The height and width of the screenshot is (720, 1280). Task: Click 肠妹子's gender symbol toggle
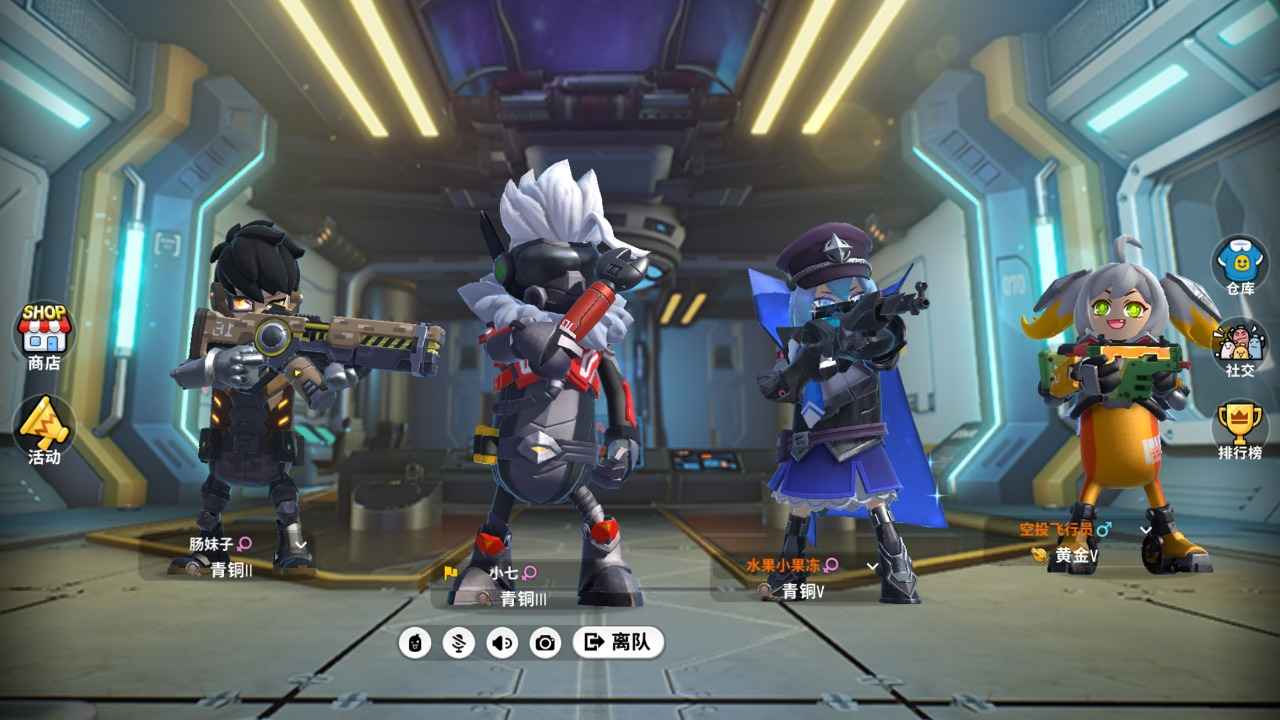tap(243, 543)
